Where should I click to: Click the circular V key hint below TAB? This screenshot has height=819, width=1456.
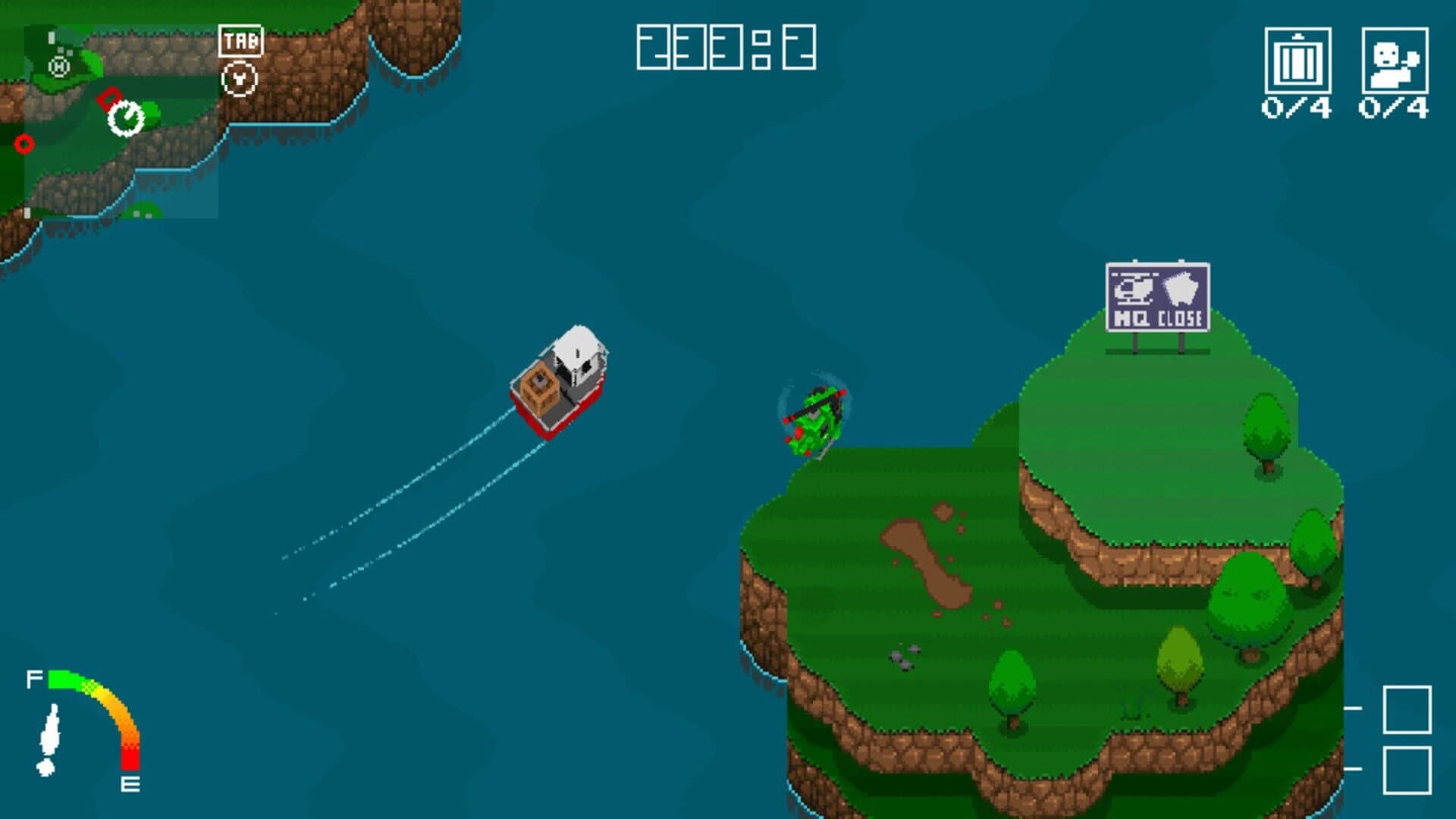240,80
